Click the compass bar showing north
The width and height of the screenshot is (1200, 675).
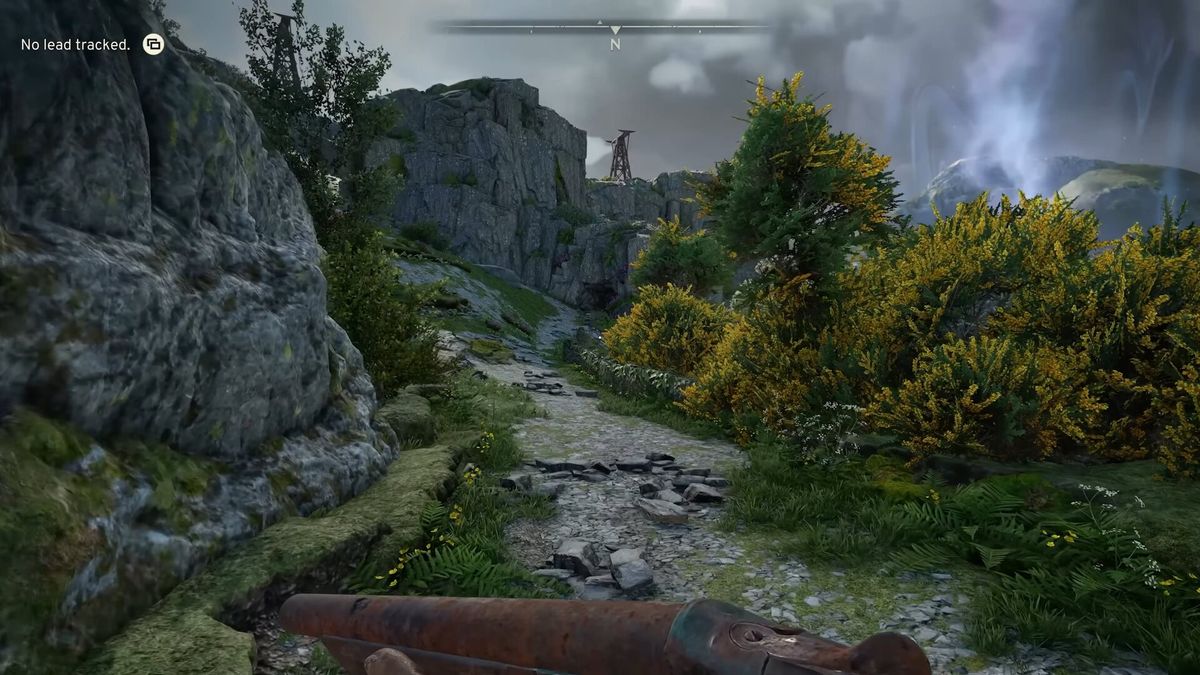(x=614, y=29)
